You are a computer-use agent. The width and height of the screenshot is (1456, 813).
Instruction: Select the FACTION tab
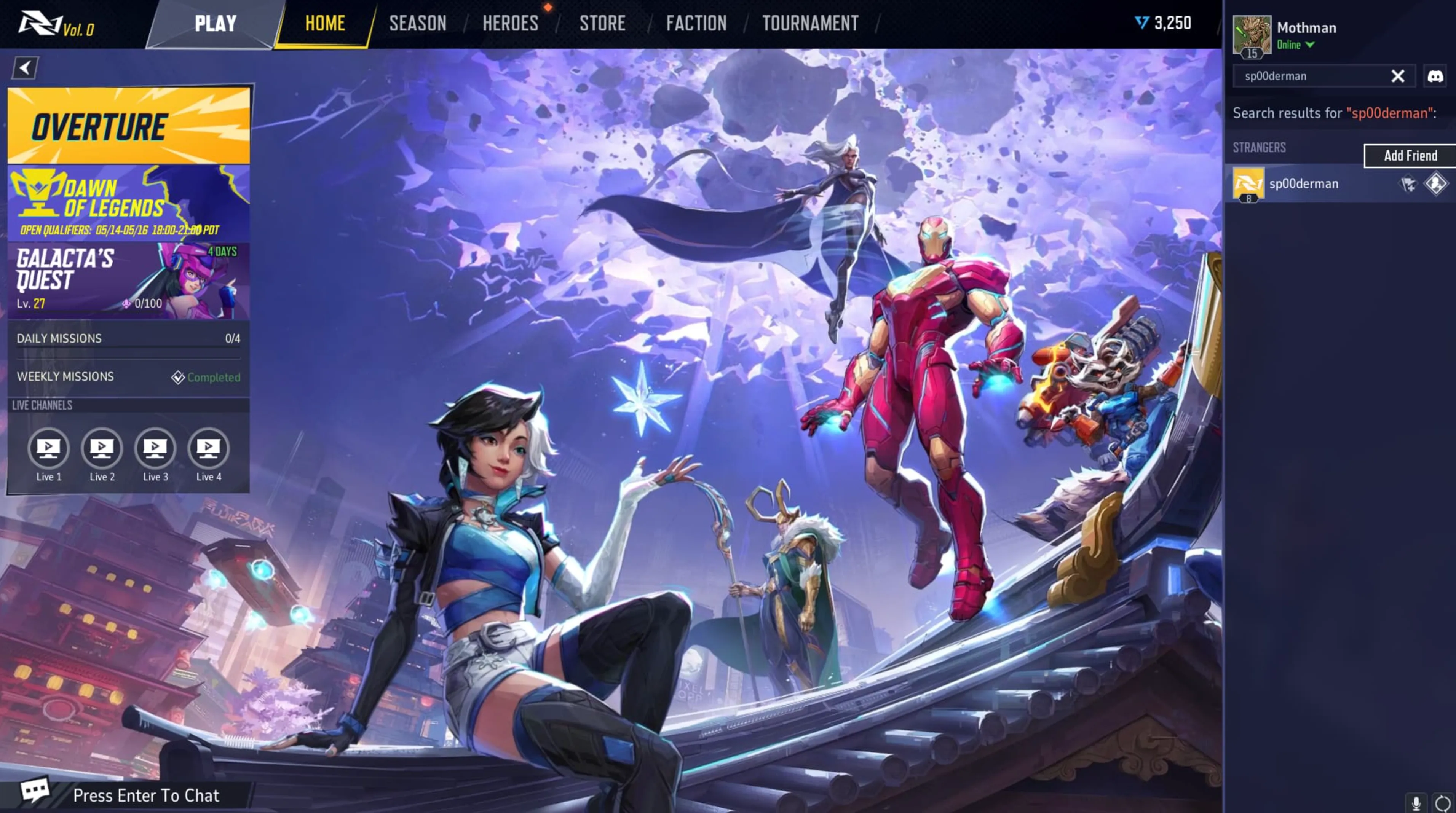pyautogui.click(x=696, y=24)
